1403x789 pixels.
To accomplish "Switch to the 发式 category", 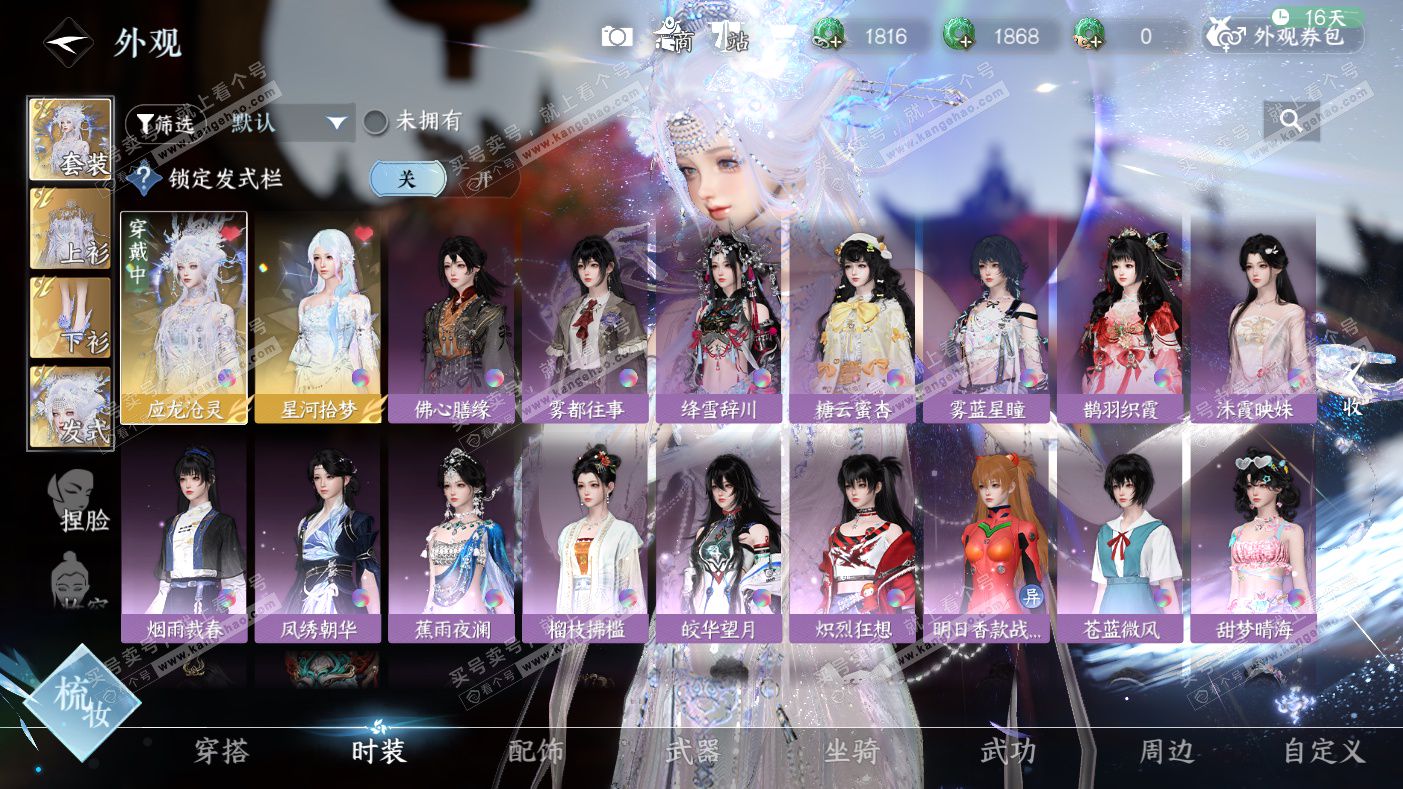I will click(x=70, y=406).
